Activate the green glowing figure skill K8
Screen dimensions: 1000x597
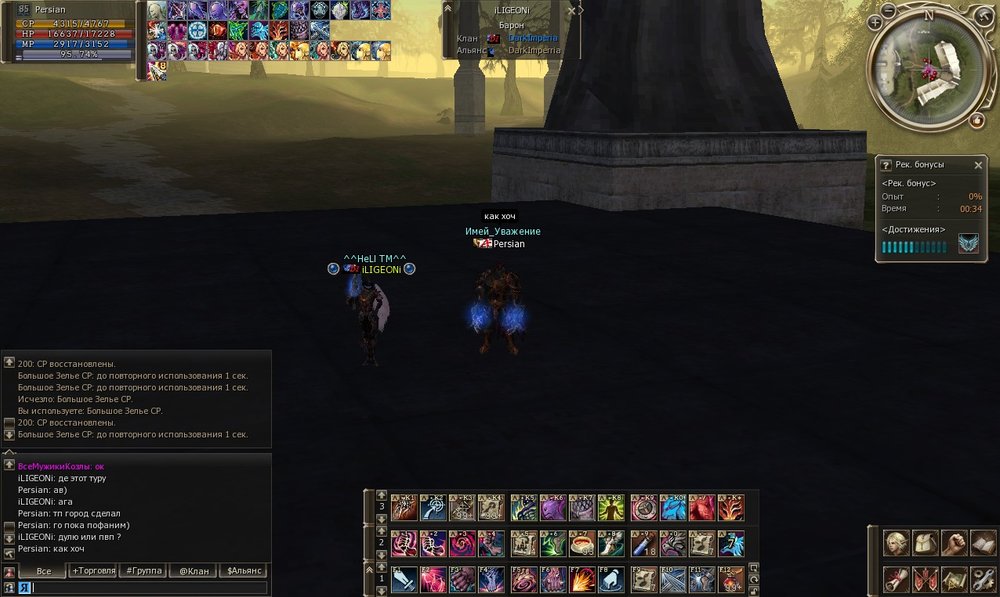click(x=613, y=507)
